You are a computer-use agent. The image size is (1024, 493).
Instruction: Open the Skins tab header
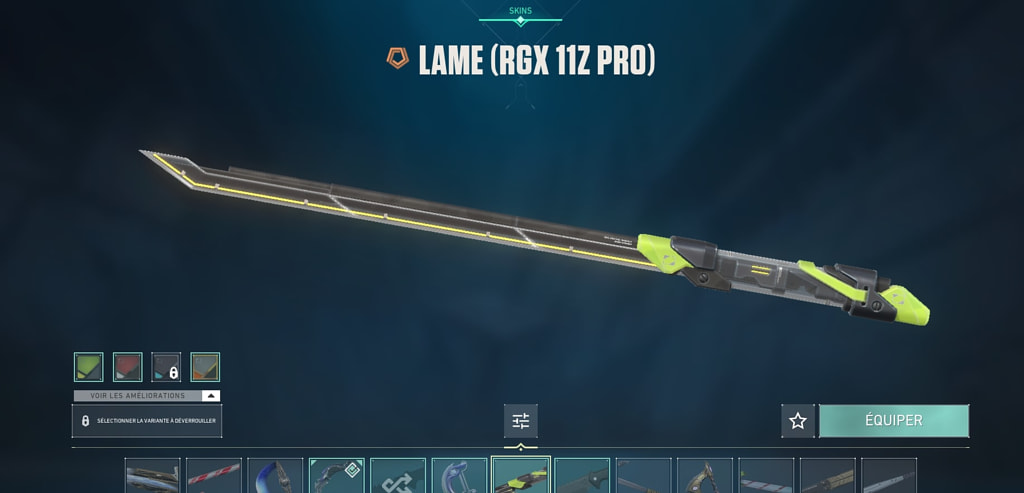(x=520, y=12)
